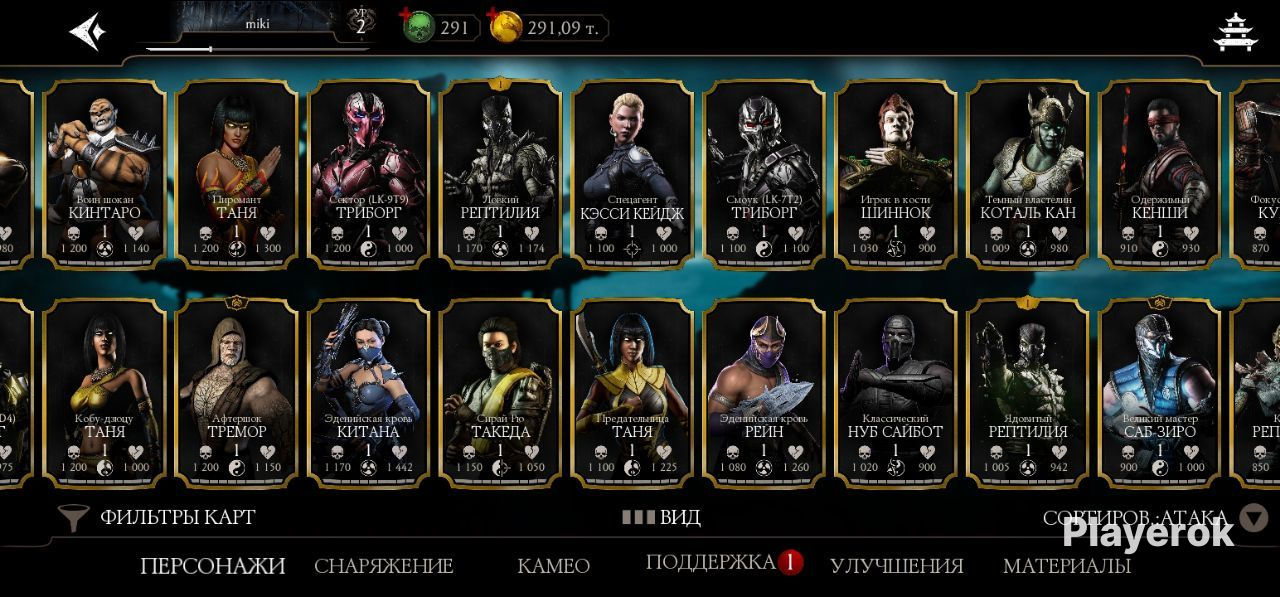Open the card filters (Фильтры карт)

158,517
